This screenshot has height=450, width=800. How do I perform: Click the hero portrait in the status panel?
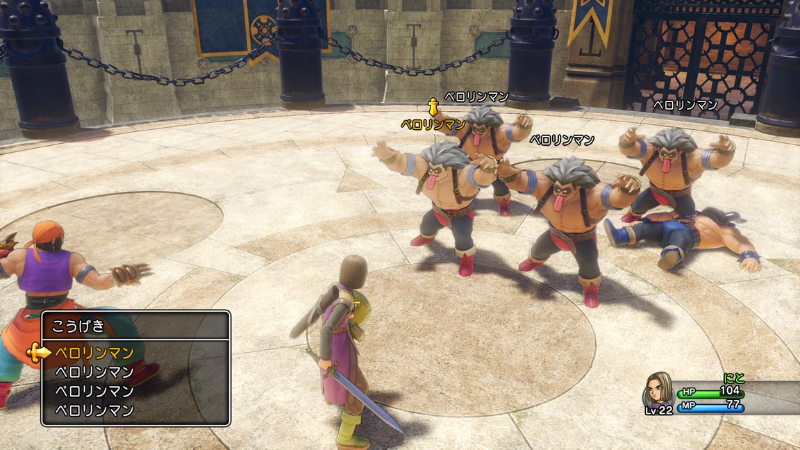(657, 390)
